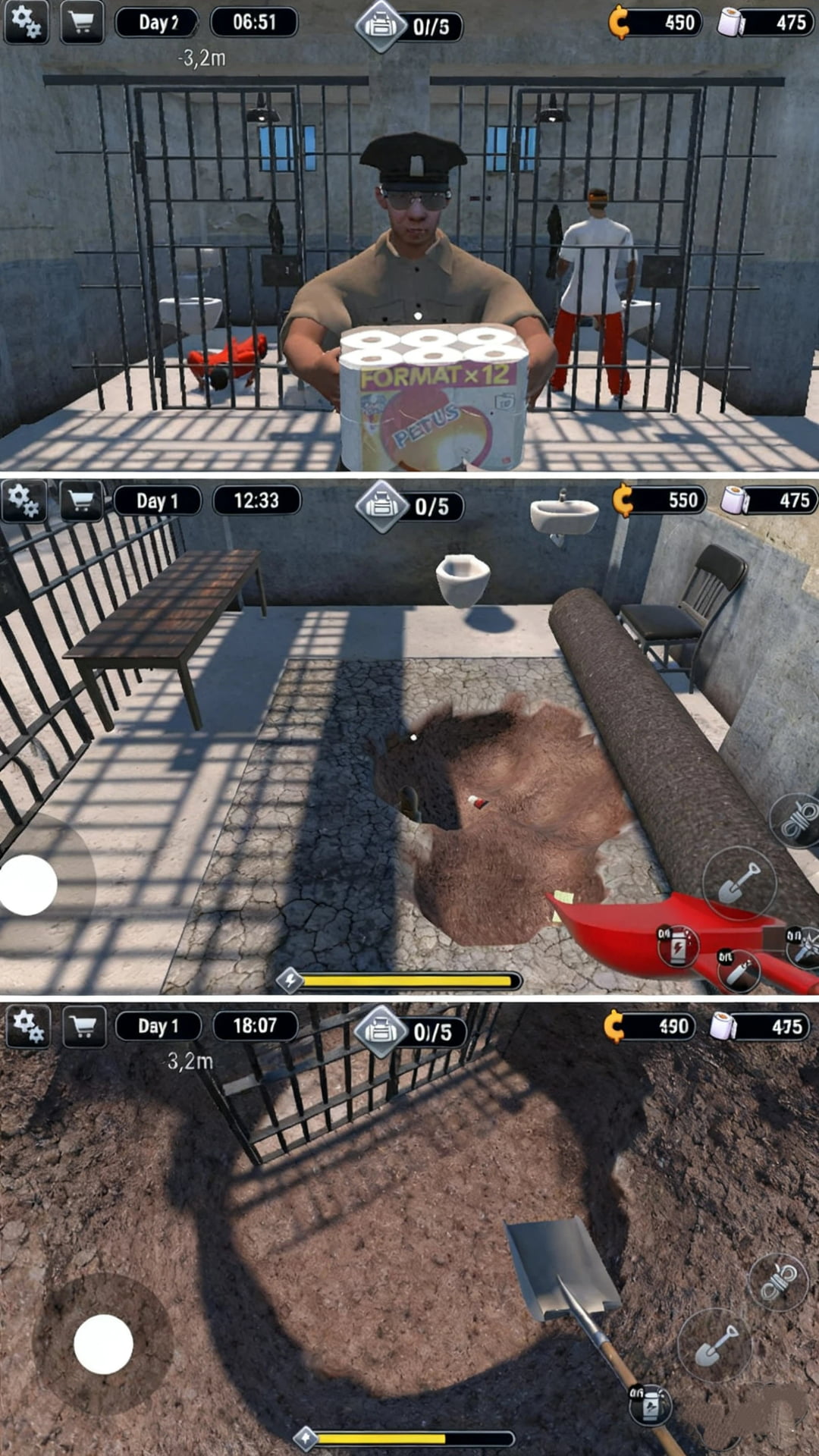
Task: Tap shovel dig button in the 12:33 screenshot
Action: pos(739,883)
